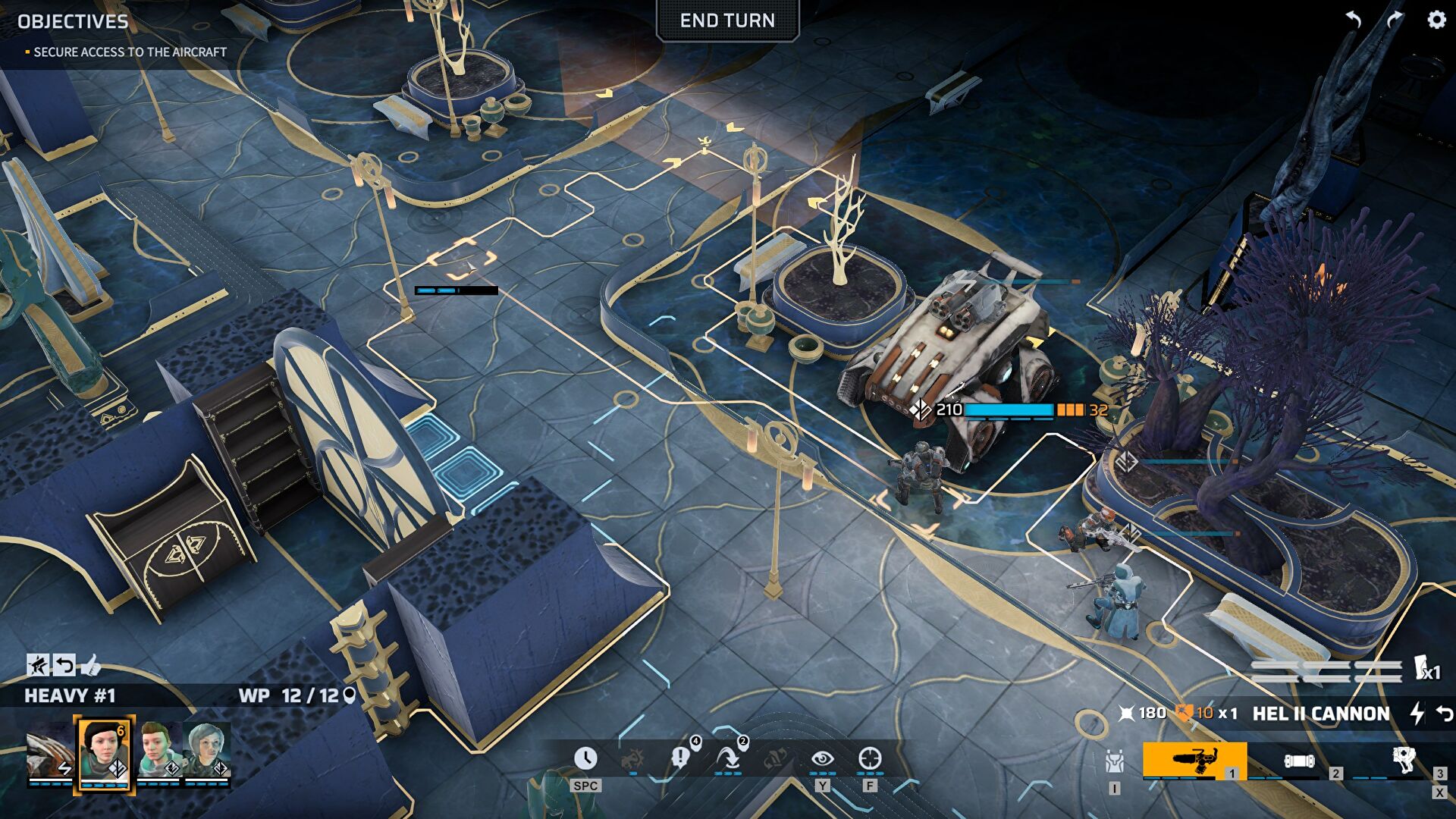Switch to the grenade canister slot
This screenshot has width=1456, height=819.
click(1298, 761)
